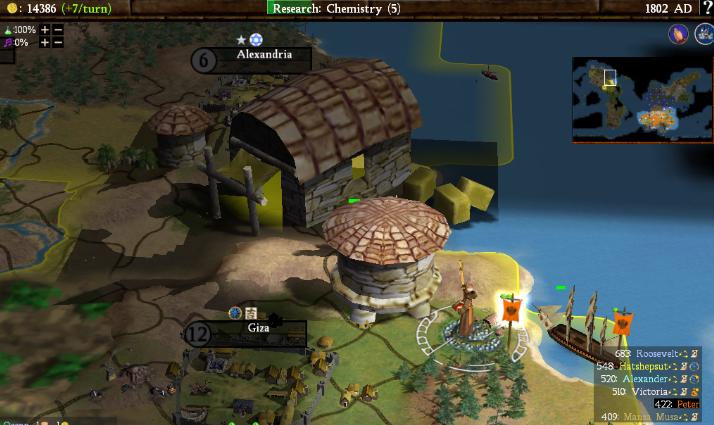Open the blue round advisor icon
714x425 pixels.
tap(703, 34)
